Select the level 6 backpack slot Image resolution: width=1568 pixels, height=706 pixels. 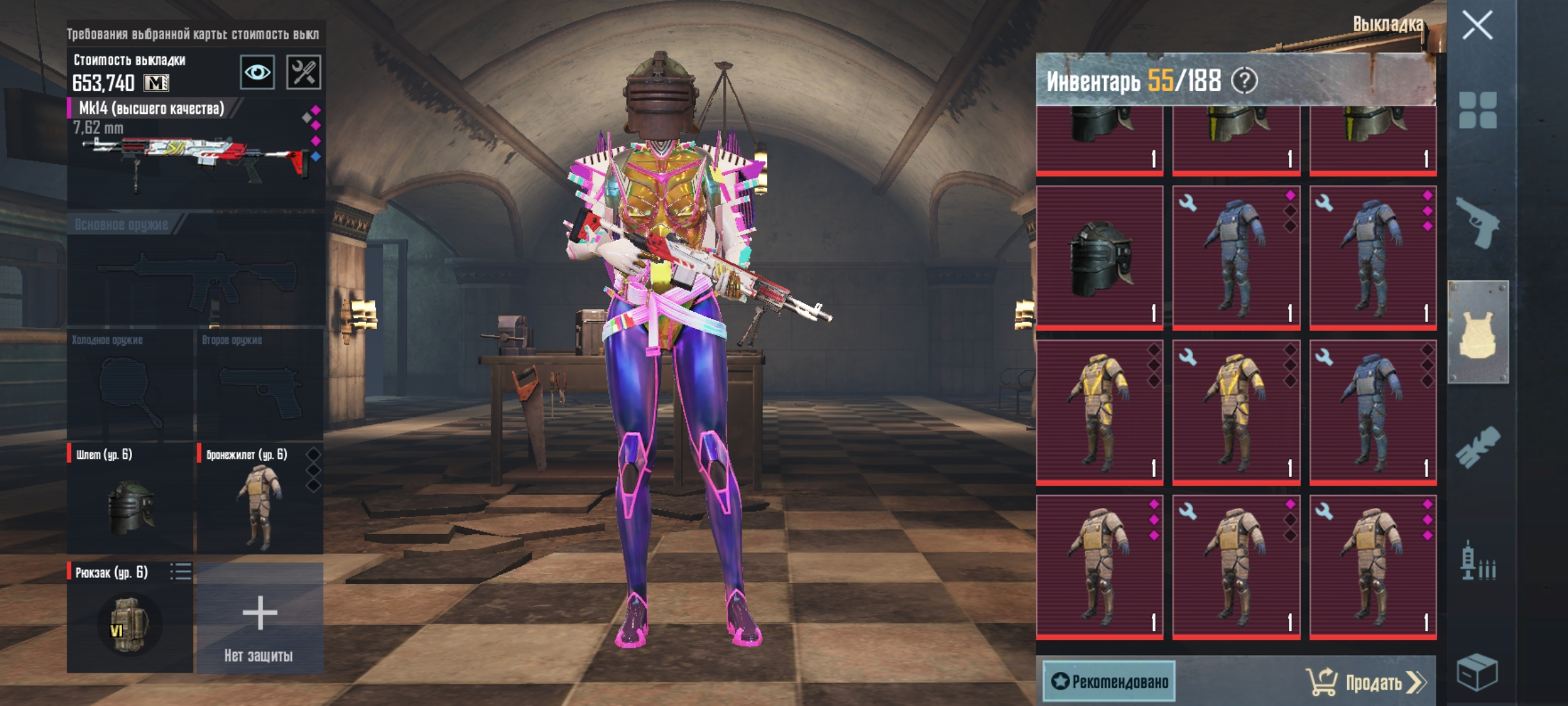point(129,618)
